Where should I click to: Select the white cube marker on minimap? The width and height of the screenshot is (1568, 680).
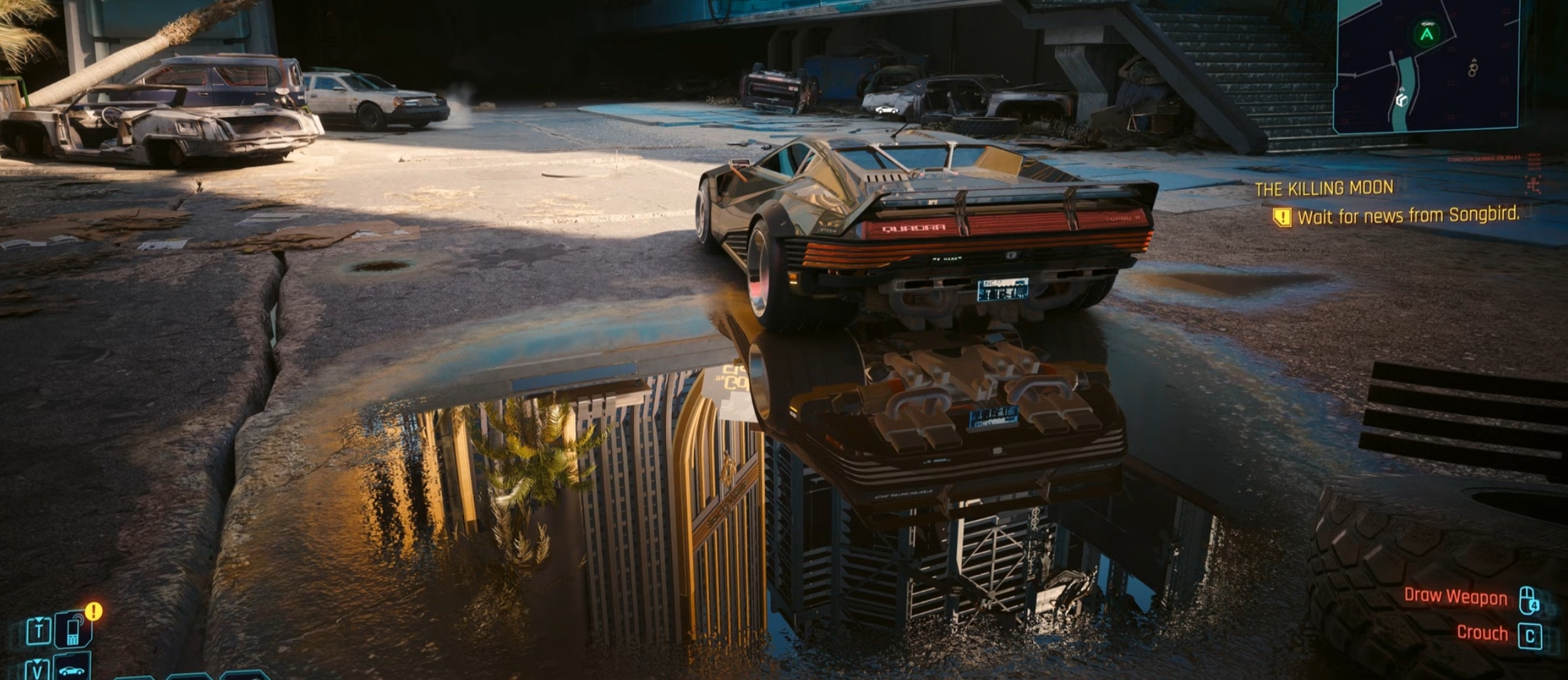tap(1401, 101)
